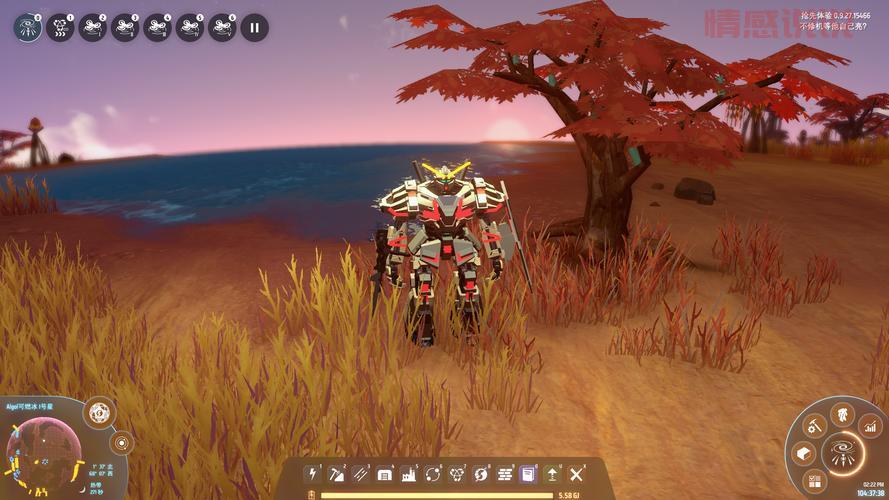Image resolution: width=889 pixels, height=500 pixels.
Task: Open the central eye button in corner wheel
Action: (842, 453)
